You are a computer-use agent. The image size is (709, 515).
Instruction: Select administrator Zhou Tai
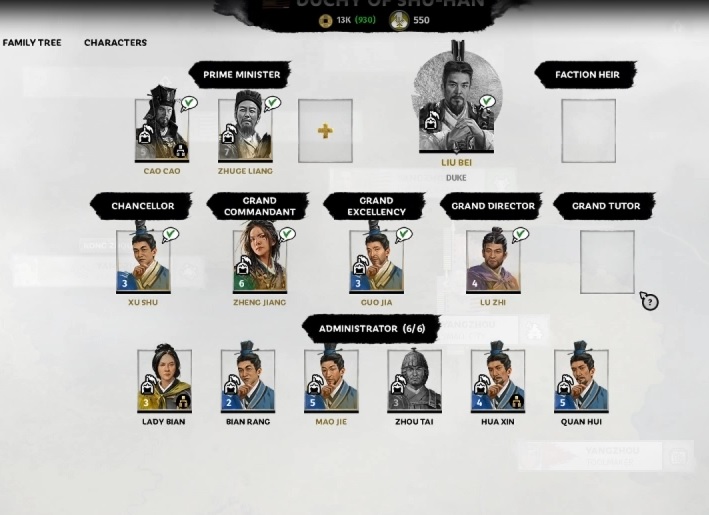click(414, 380)
